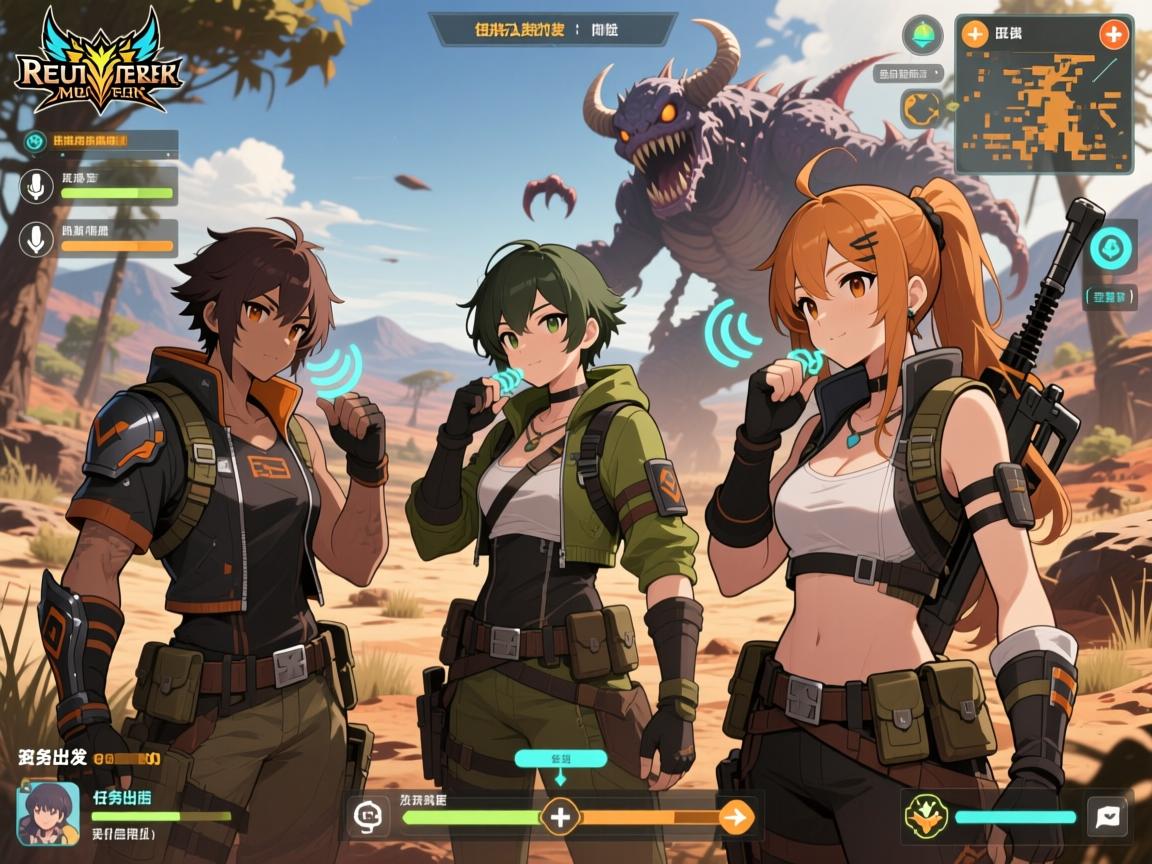The height and width of the screenshot is (864, 1152).
Task: Select the player avatar portrait
Action: click(x=48, y=811)
